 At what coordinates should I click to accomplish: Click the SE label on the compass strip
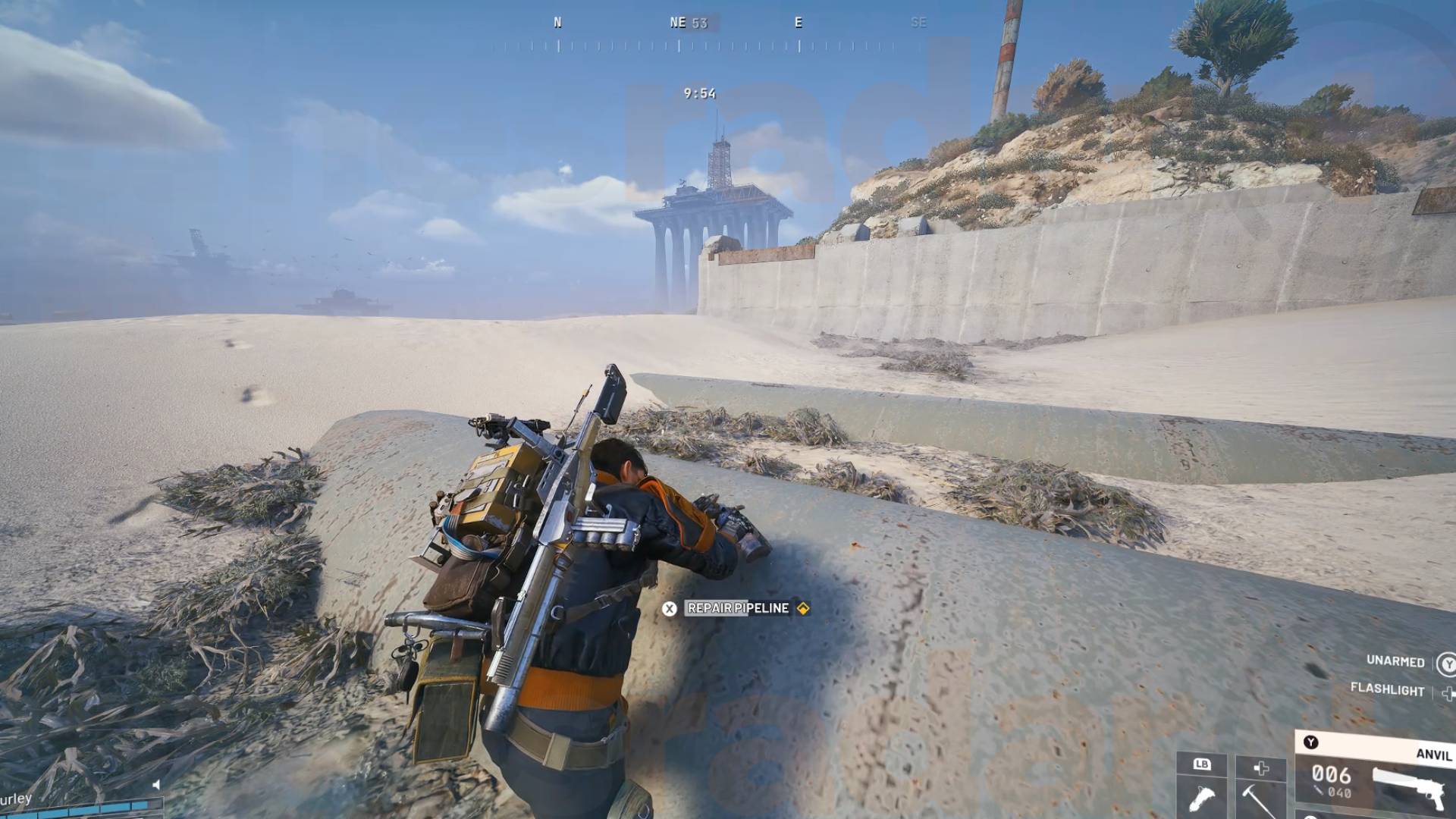coord(920,23)
